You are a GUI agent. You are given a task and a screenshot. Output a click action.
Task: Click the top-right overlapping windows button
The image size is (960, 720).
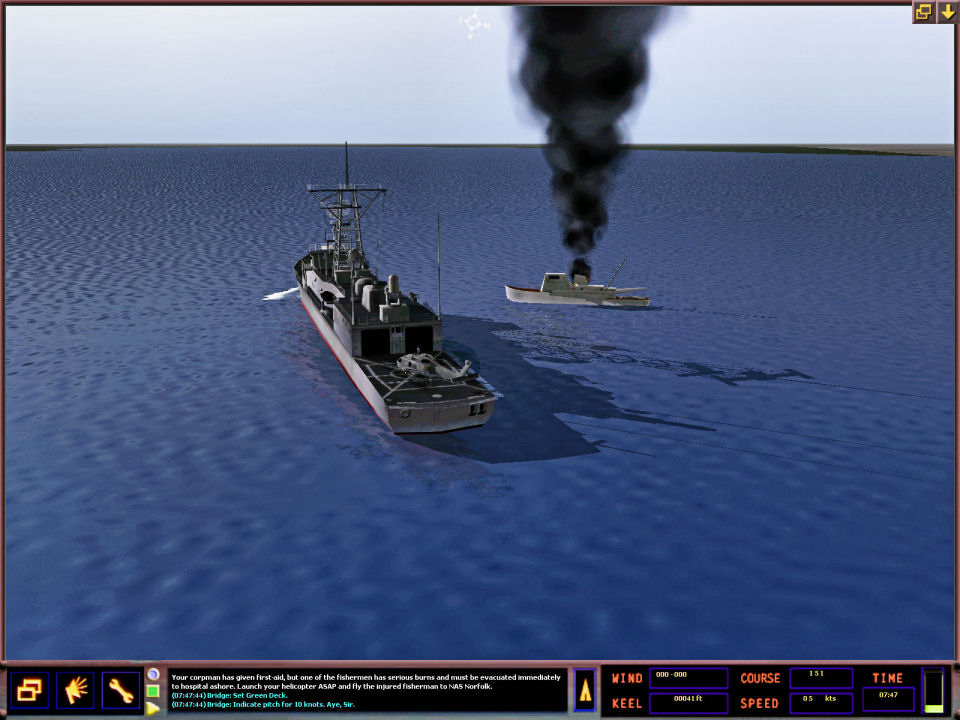923,12
